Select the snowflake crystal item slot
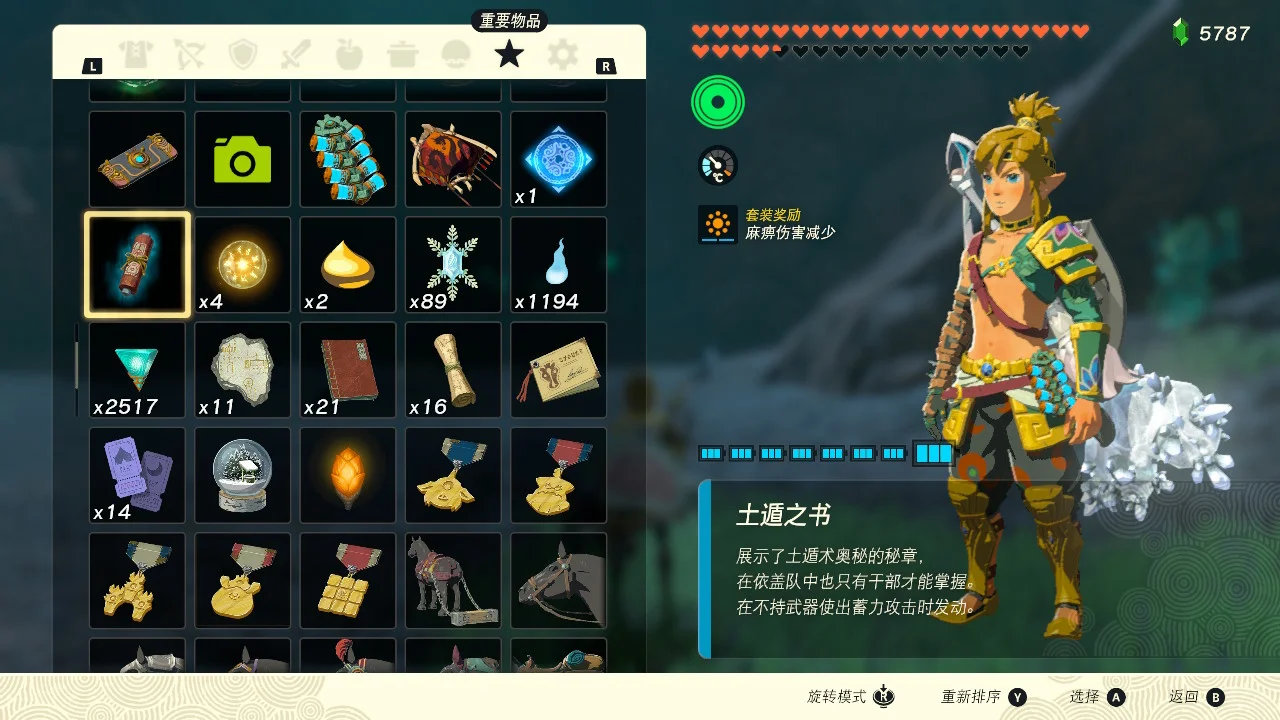1280x720 pixels. (x=453, y=265)
